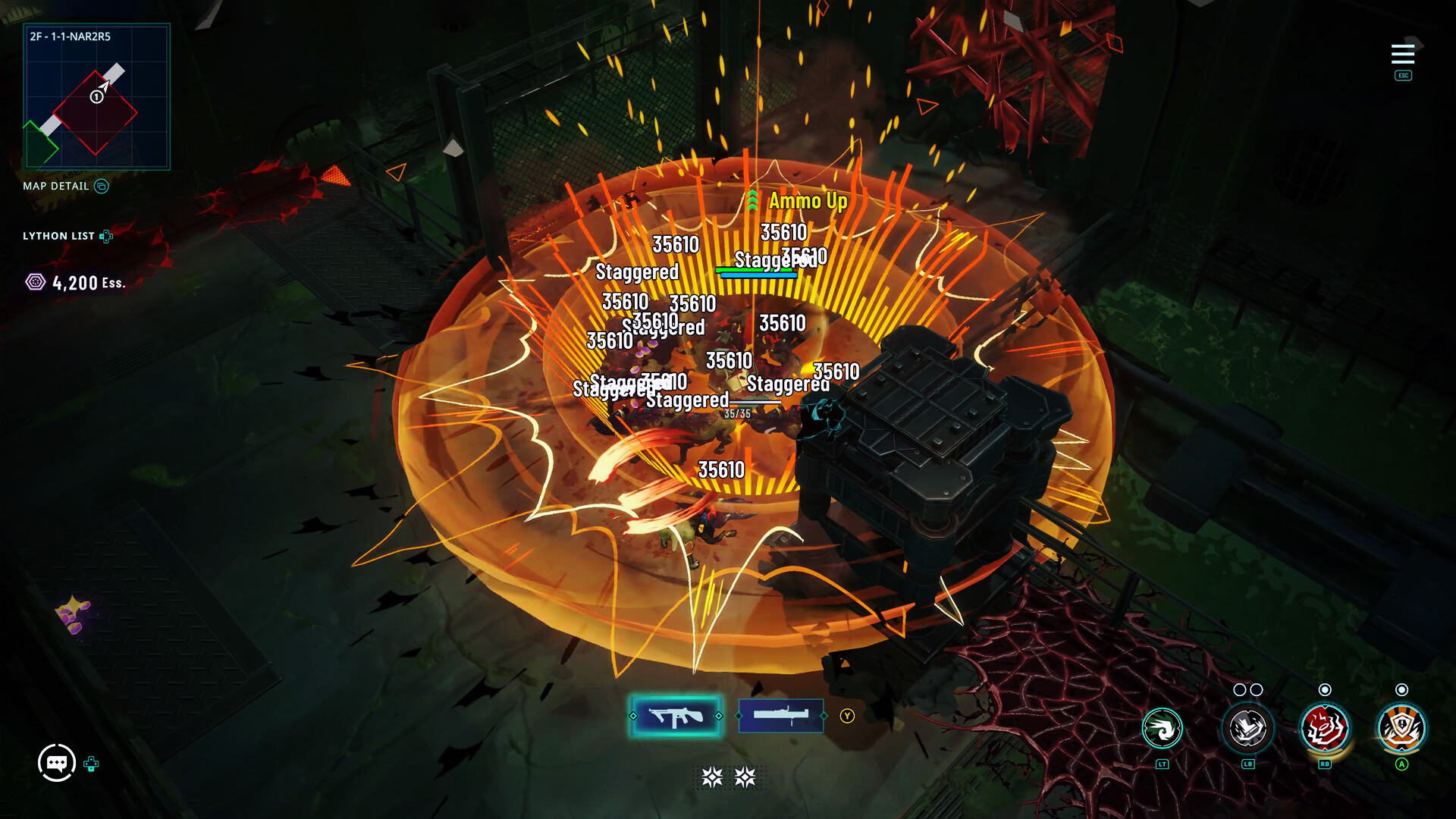Expand Map Detail with its stacked-squares icon
The height and width of the screenshot is (819, 1456).
[x=102, y=186]
